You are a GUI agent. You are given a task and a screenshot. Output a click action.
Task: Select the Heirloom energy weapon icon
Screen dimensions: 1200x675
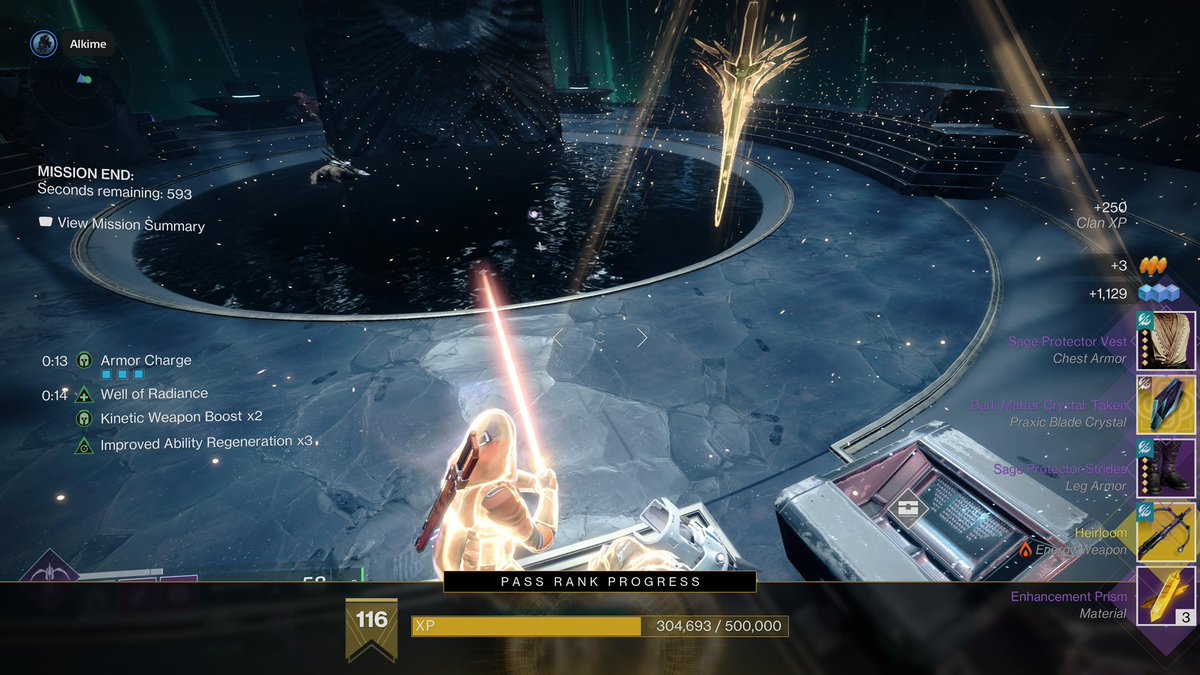[x=1166, y=532]
